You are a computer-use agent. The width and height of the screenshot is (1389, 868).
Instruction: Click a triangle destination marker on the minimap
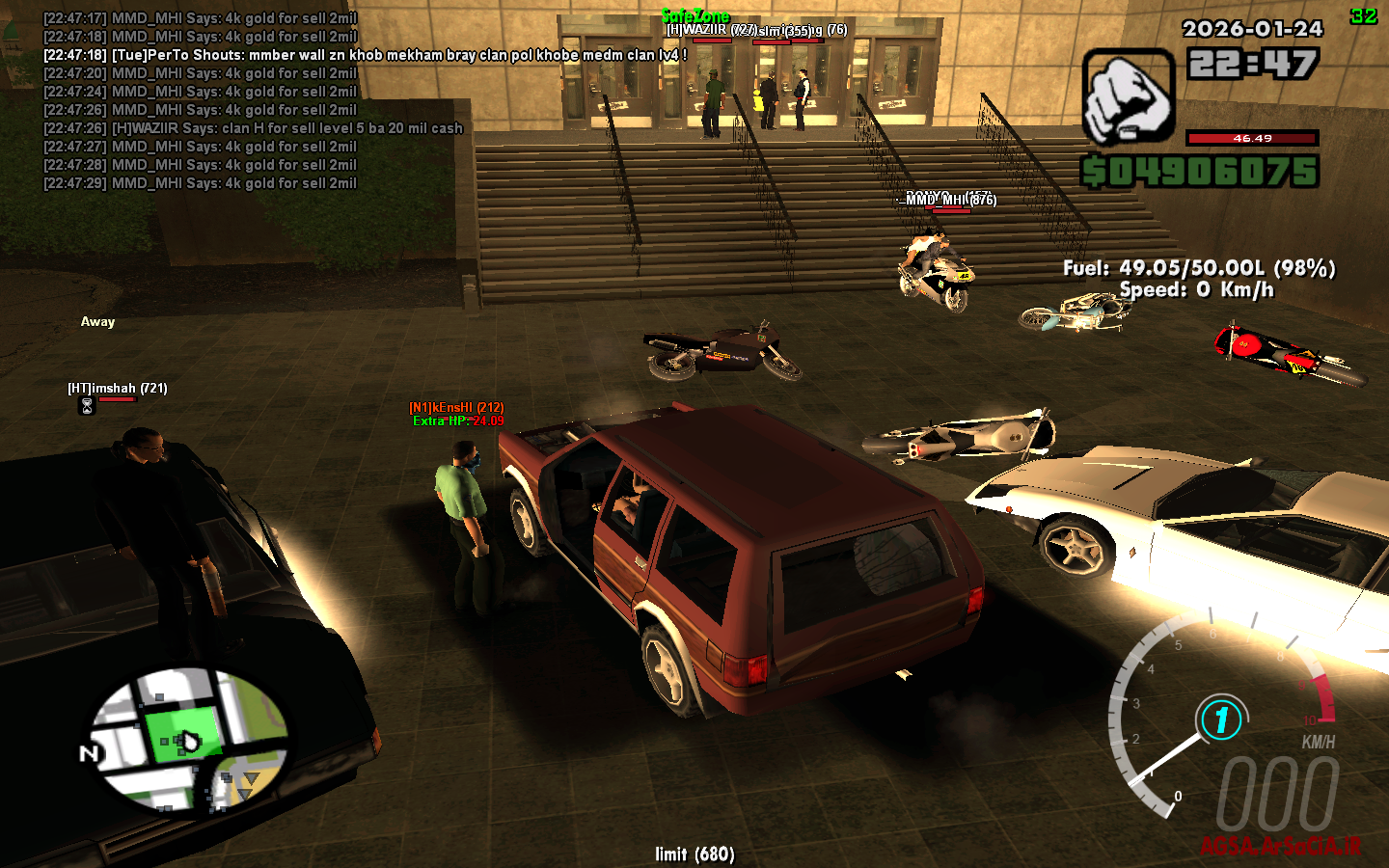(x=253, y=776)
